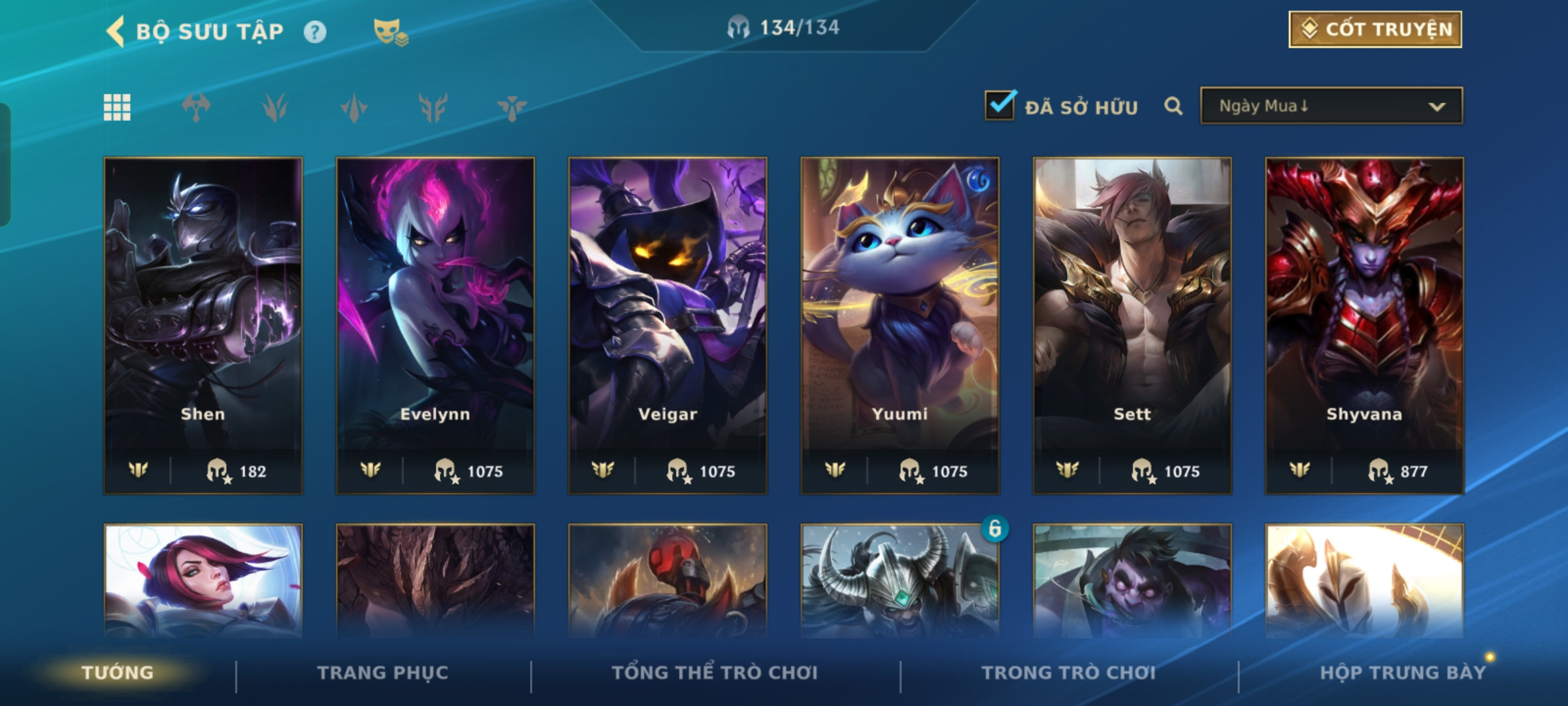View the Sett champion card
Viewport: 1568px width, 706px height.
point(1132,325)
